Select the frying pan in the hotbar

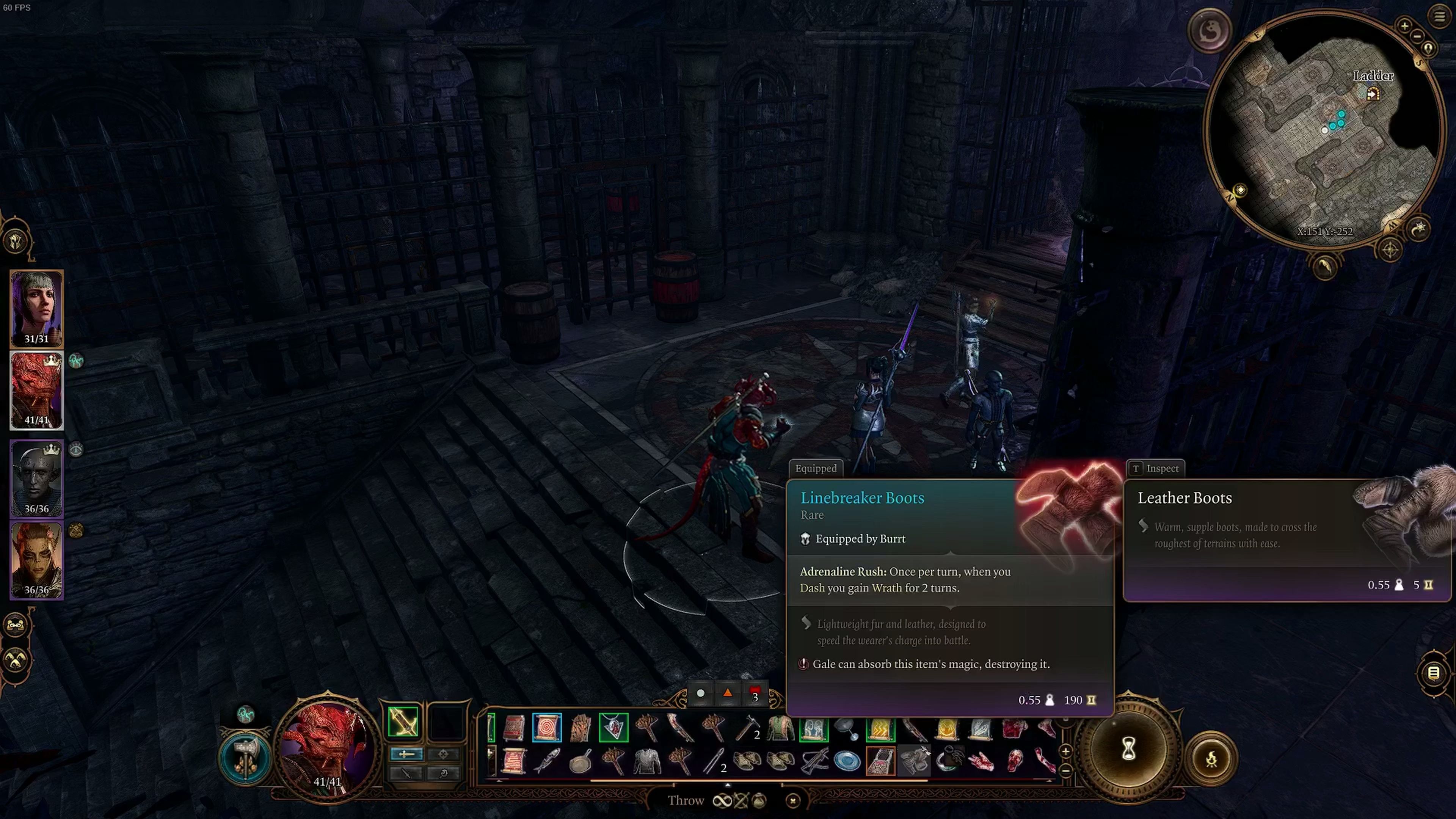click(x=580, y=761)
